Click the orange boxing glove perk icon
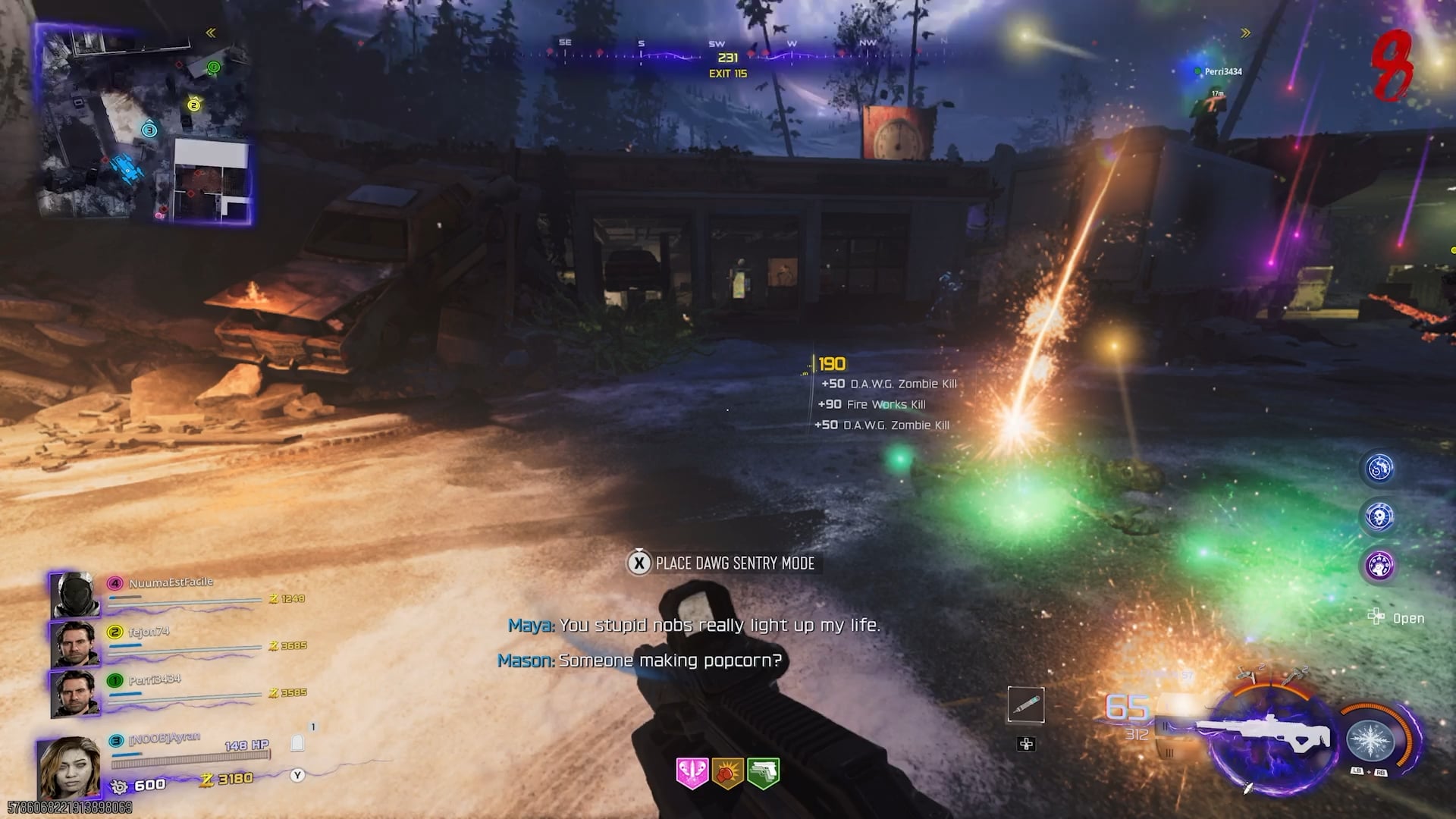The width and height of the screenshot is (1456, 819). (x=727, y=773)
